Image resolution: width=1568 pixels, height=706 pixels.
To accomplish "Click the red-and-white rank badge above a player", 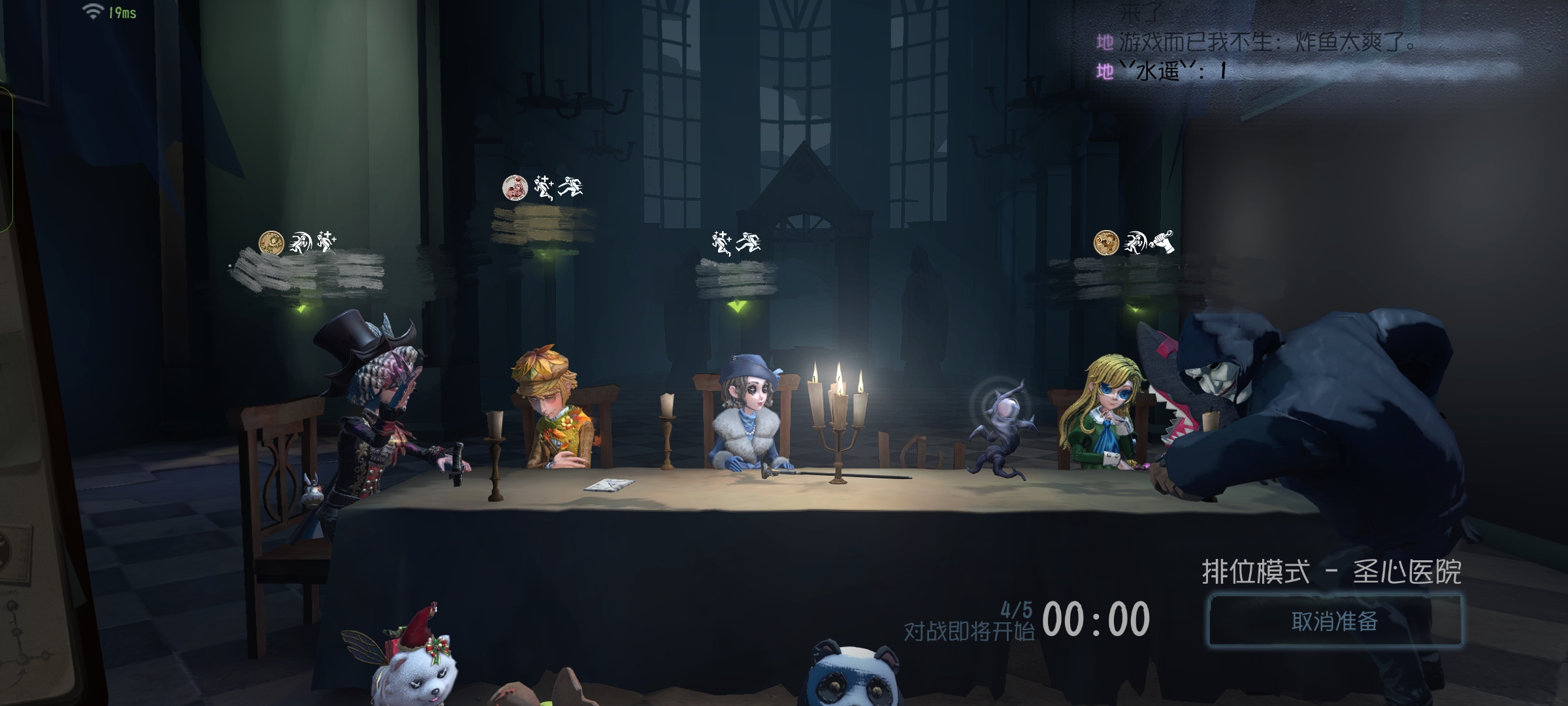I will 515,188.
